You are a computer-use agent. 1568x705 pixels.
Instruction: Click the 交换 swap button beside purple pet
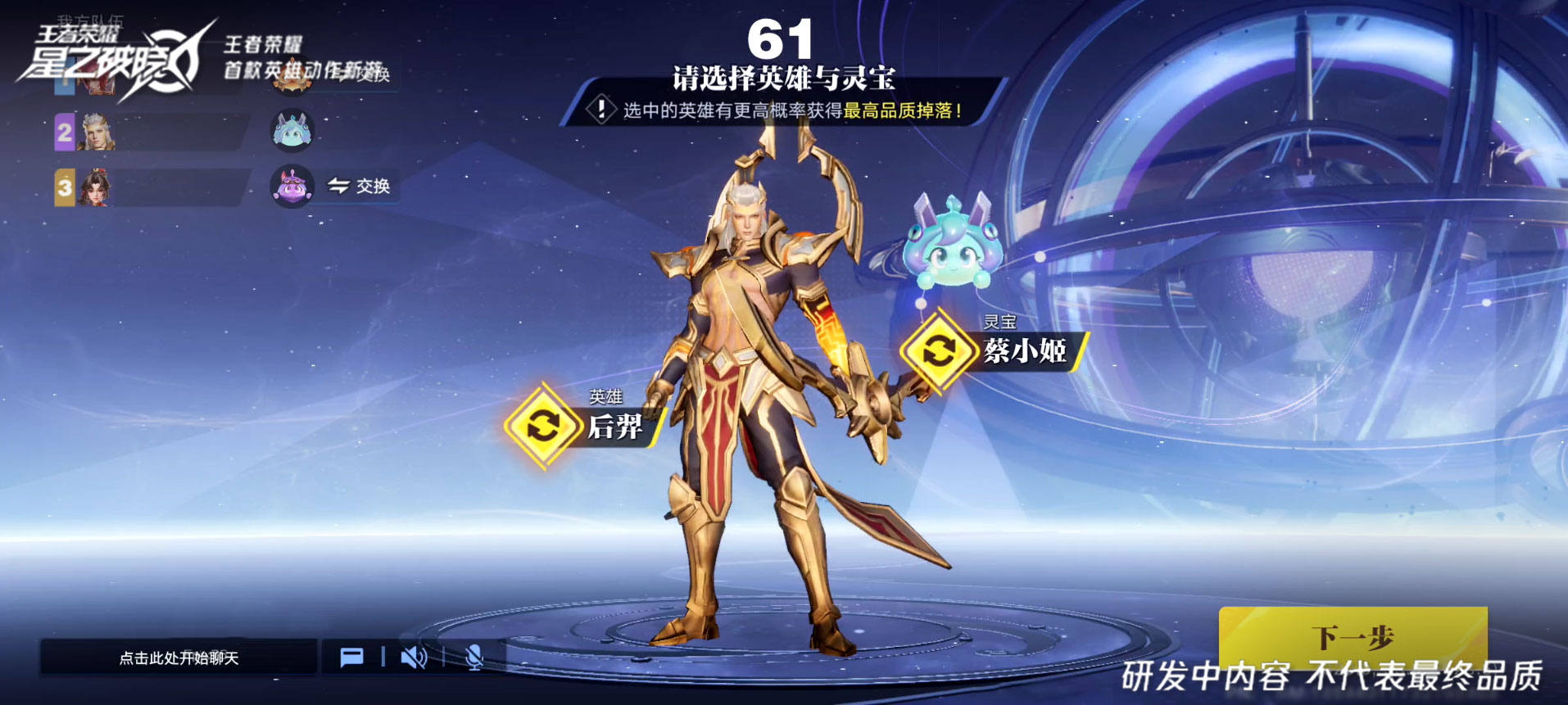pyautogui.click(x=359, y=187)
